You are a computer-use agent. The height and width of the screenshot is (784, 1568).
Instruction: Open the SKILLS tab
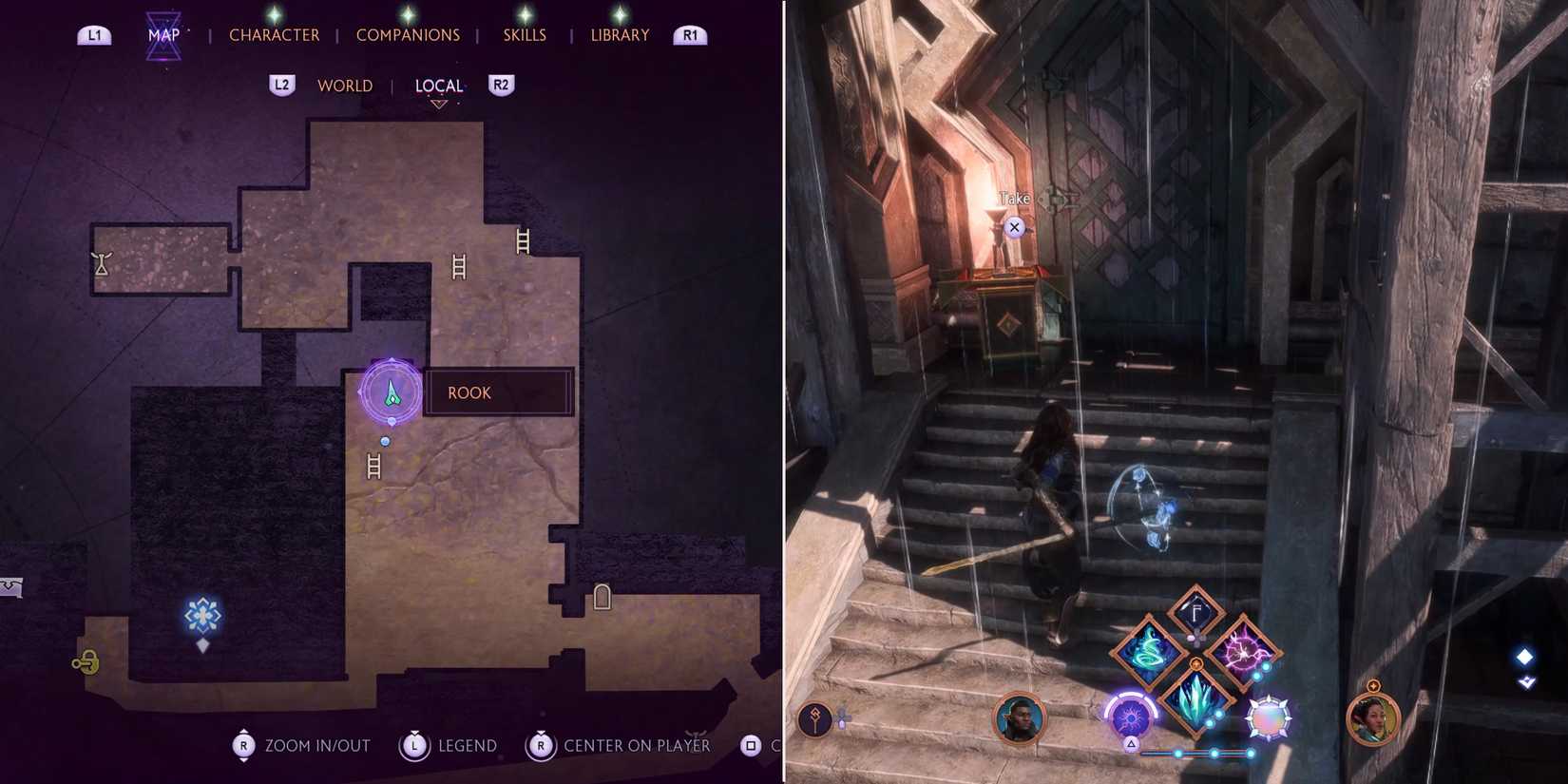(x=524, y=34)
